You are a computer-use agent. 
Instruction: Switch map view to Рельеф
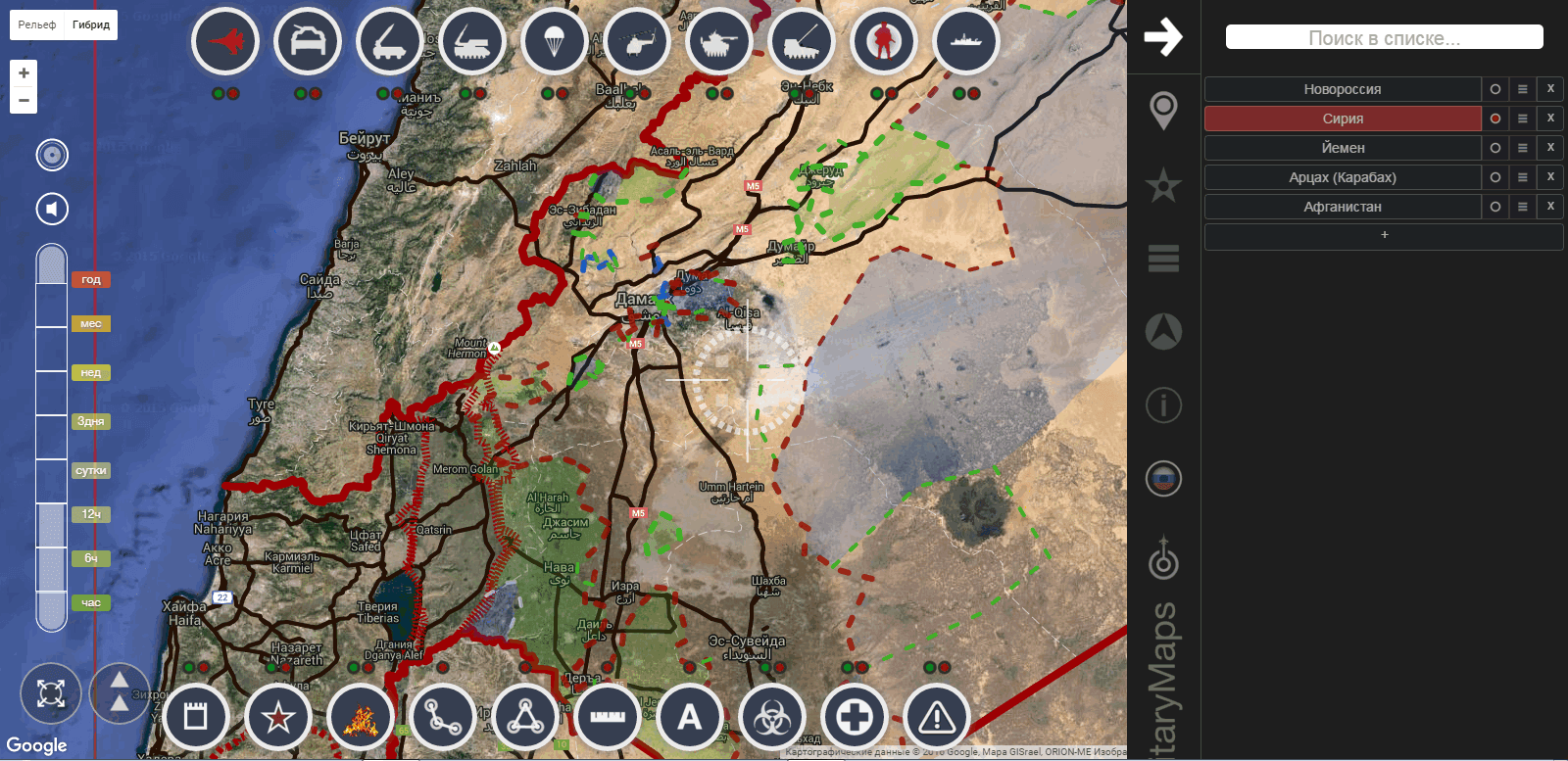[37, 24]
